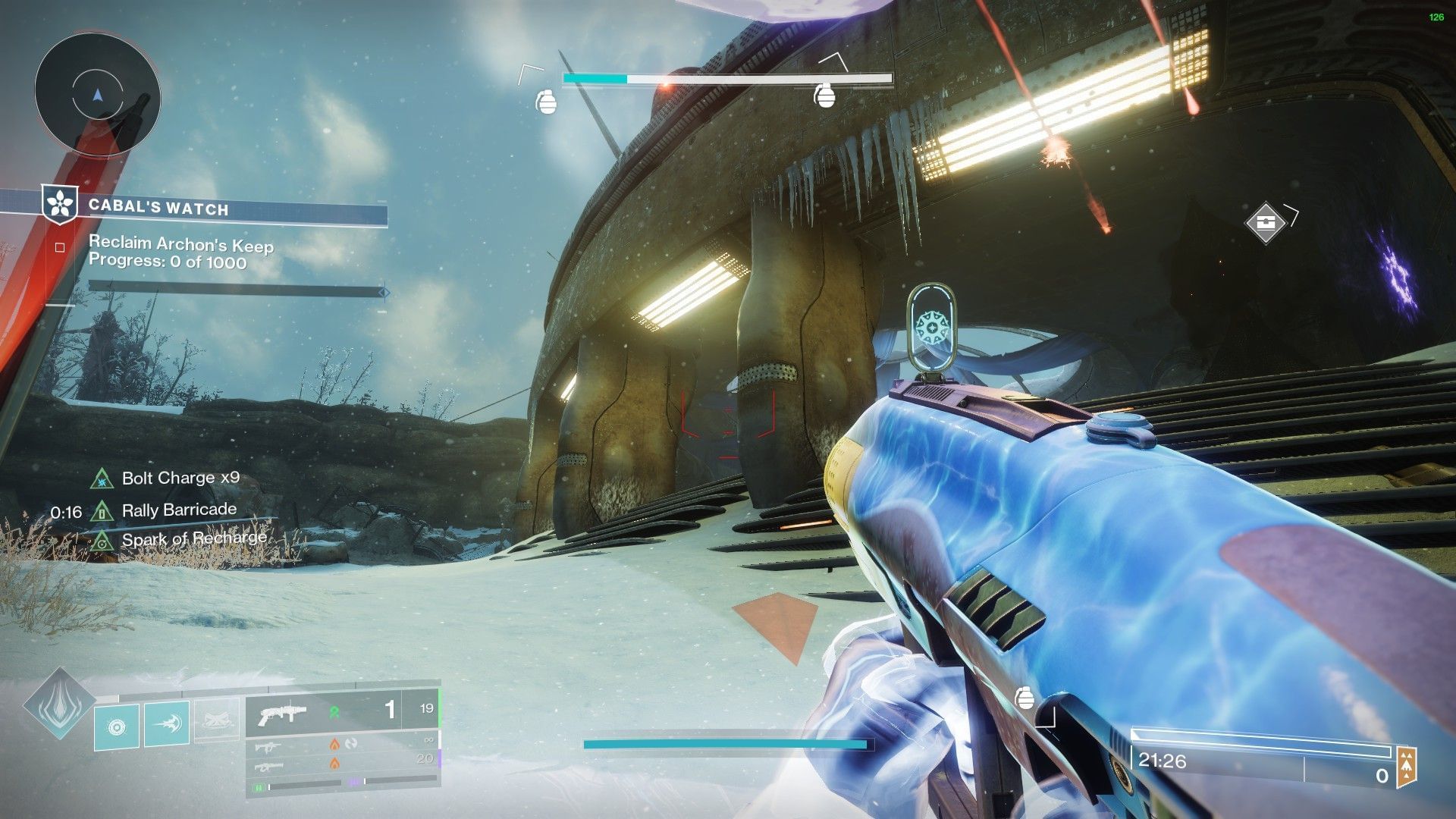The height and width of the screenshot is (819, 1456).
Task: Use the grenade ability icon
Action: coord(117,727)
